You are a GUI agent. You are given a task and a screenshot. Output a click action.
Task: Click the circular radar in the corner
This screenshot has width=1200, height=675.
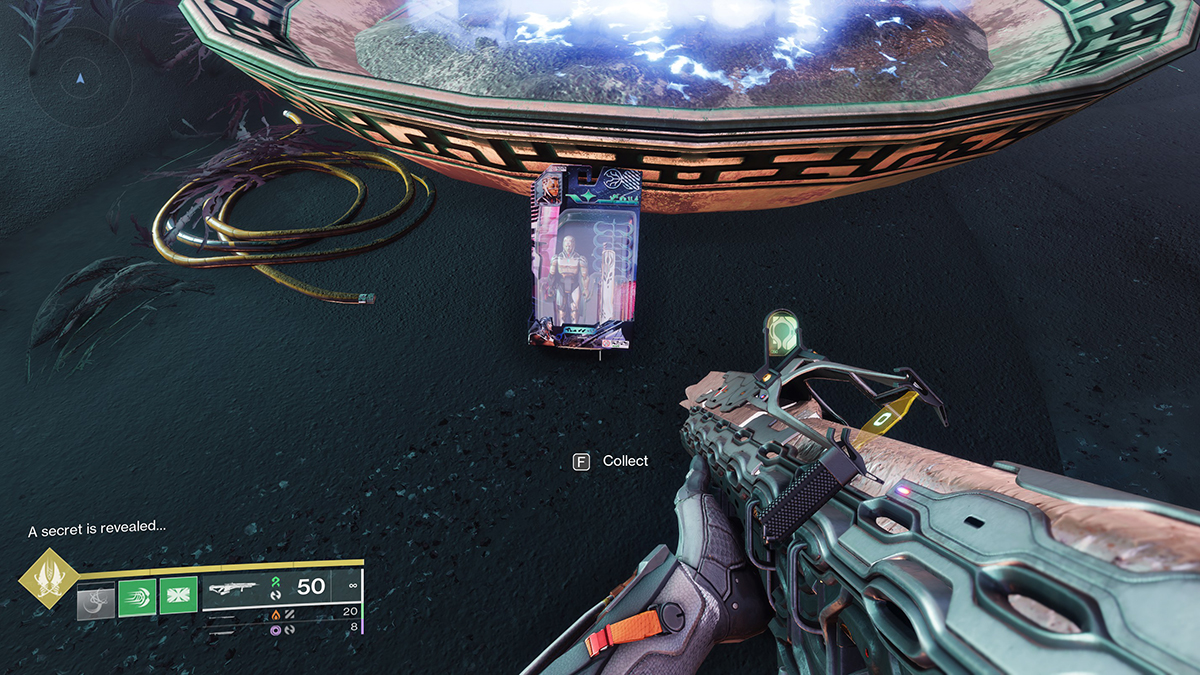80,78
